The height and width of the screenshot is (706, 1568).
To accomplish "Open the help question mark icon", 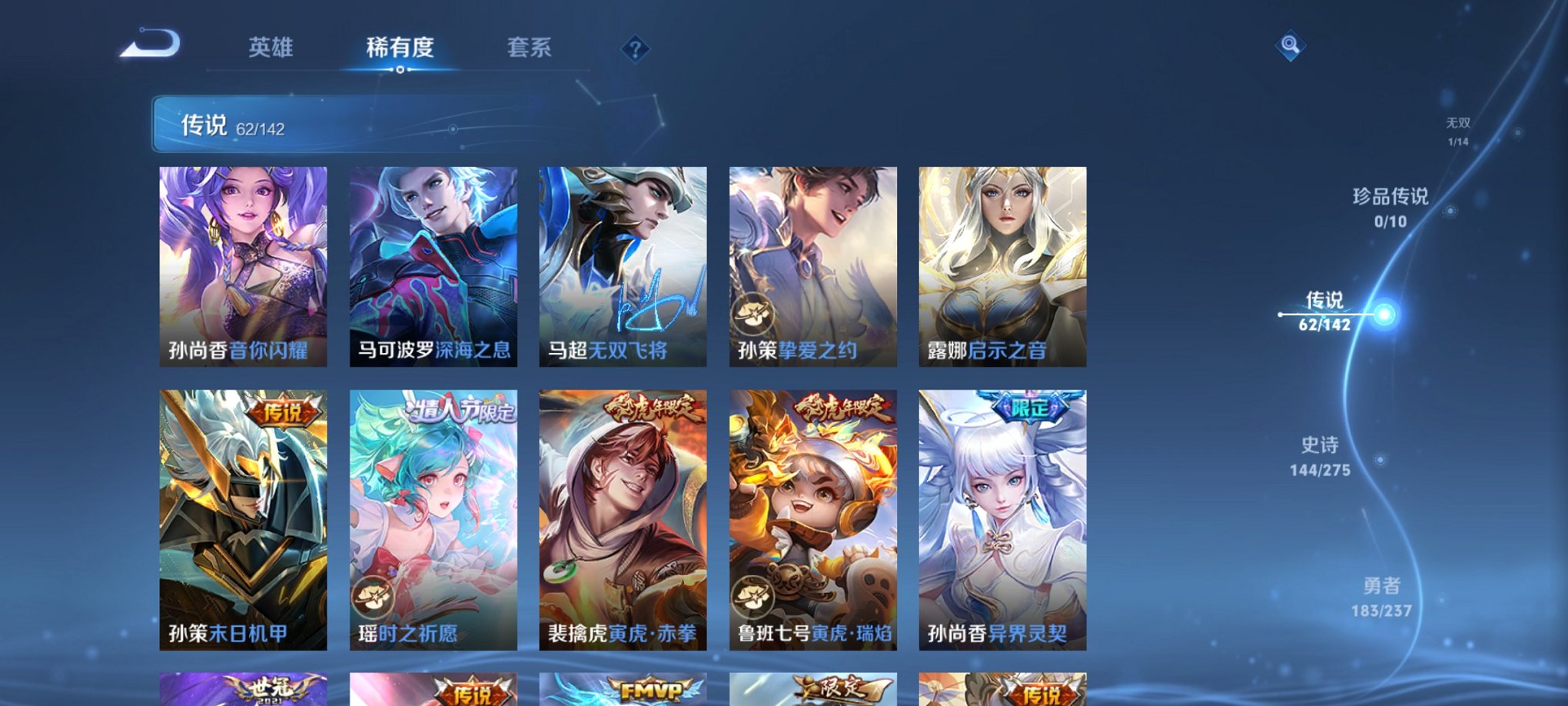I will click(635, 48).
